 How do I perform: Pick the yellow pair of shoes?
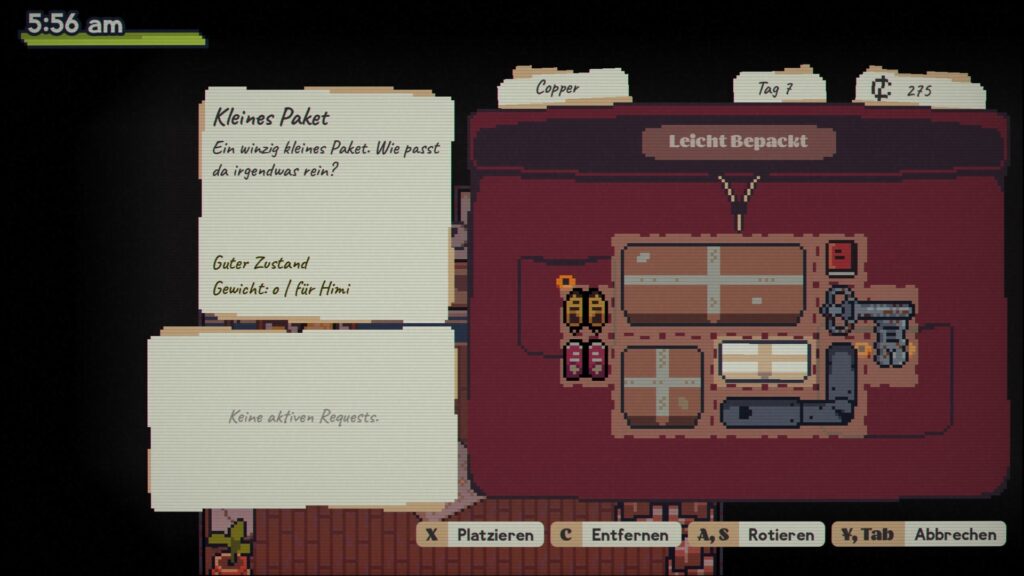click(x=586, y=310)
